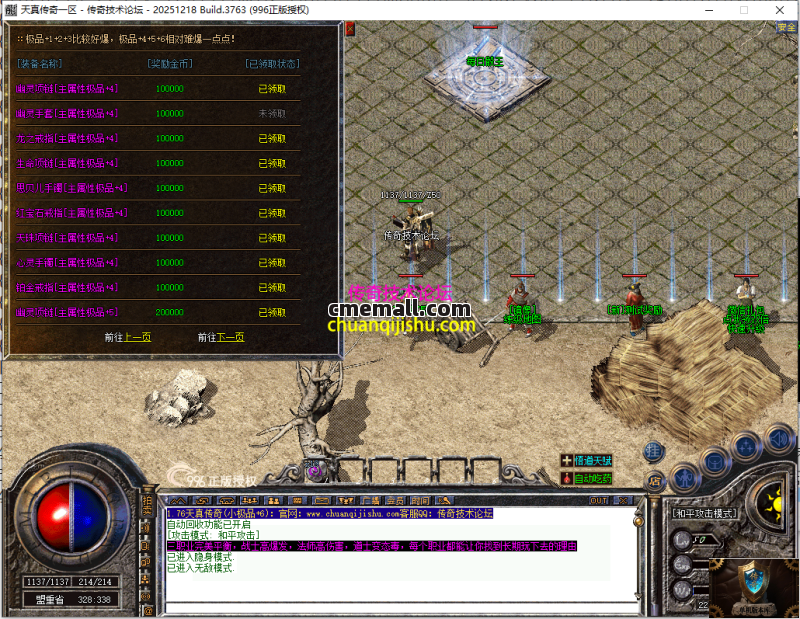This screenshot has width=800, height=619.
Task: Claim the unclaimed 幽灵手套 reward (未领取)
Action: (272, 114)
